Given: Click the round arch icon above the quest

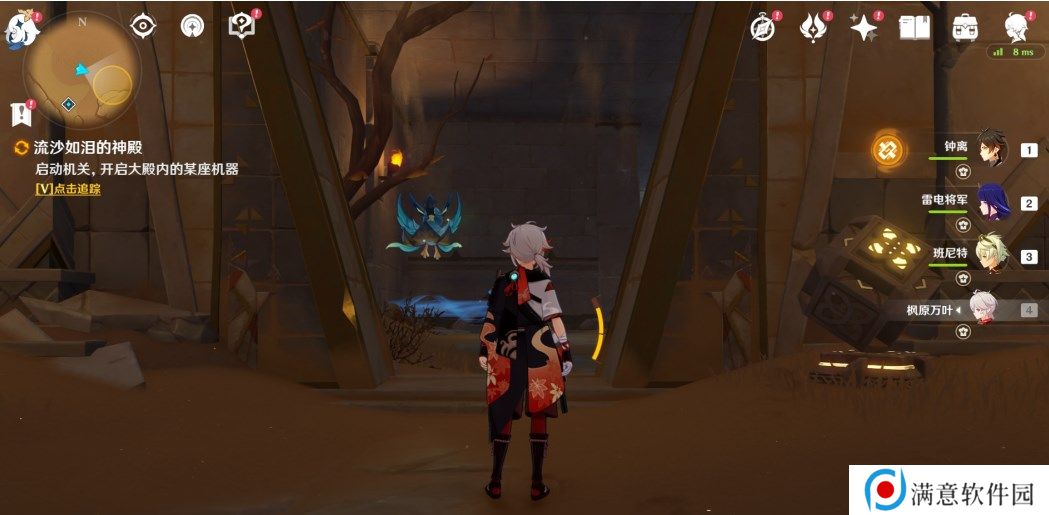Looking at the screenshot, I should 192,26.
